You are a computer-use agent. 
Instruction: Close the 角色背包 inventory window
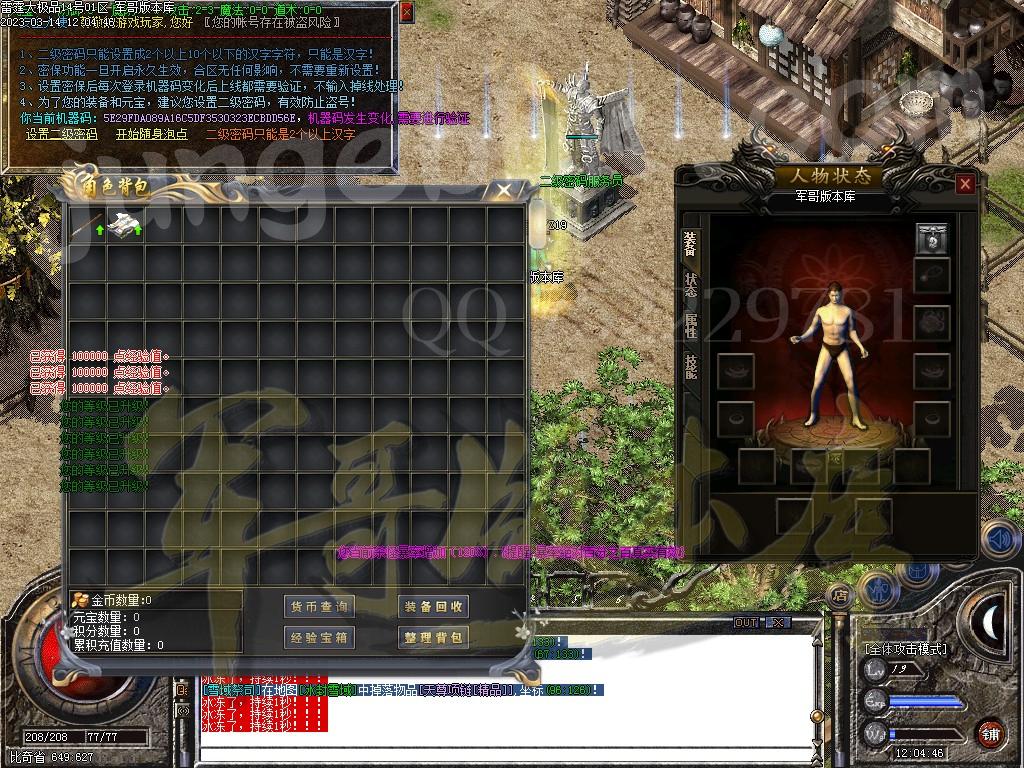505,190
